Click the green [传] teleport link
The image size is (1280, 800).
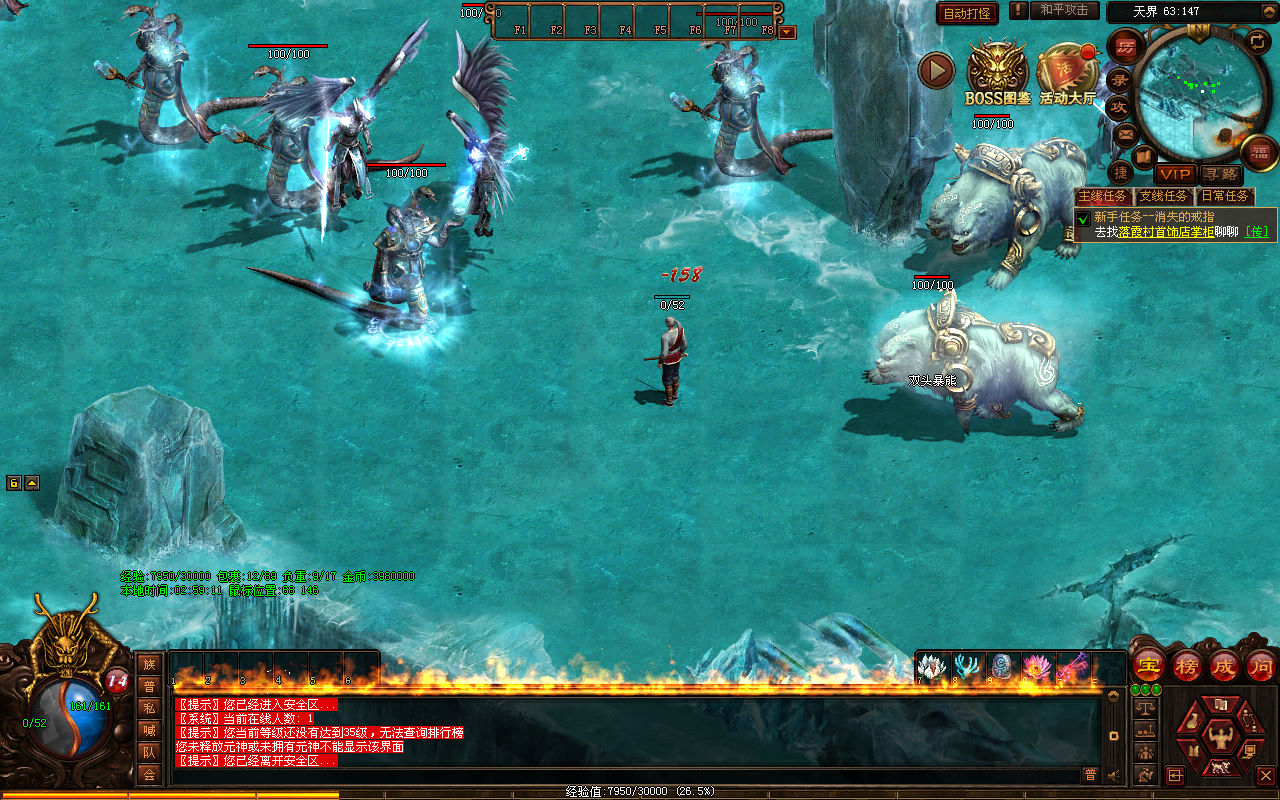click(1257, 232)
